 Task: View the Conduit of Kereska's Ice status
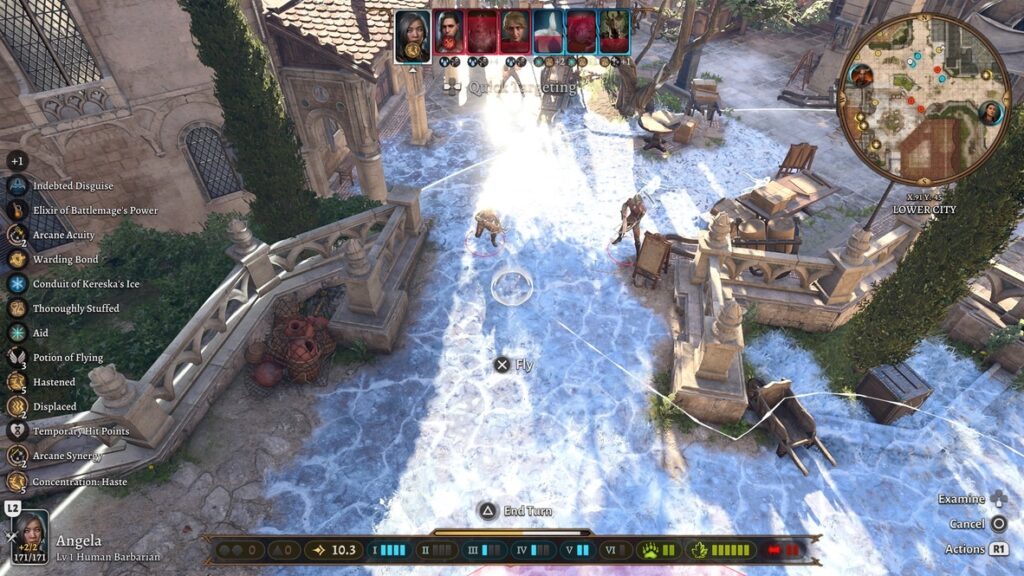click(x=18, y=284)
